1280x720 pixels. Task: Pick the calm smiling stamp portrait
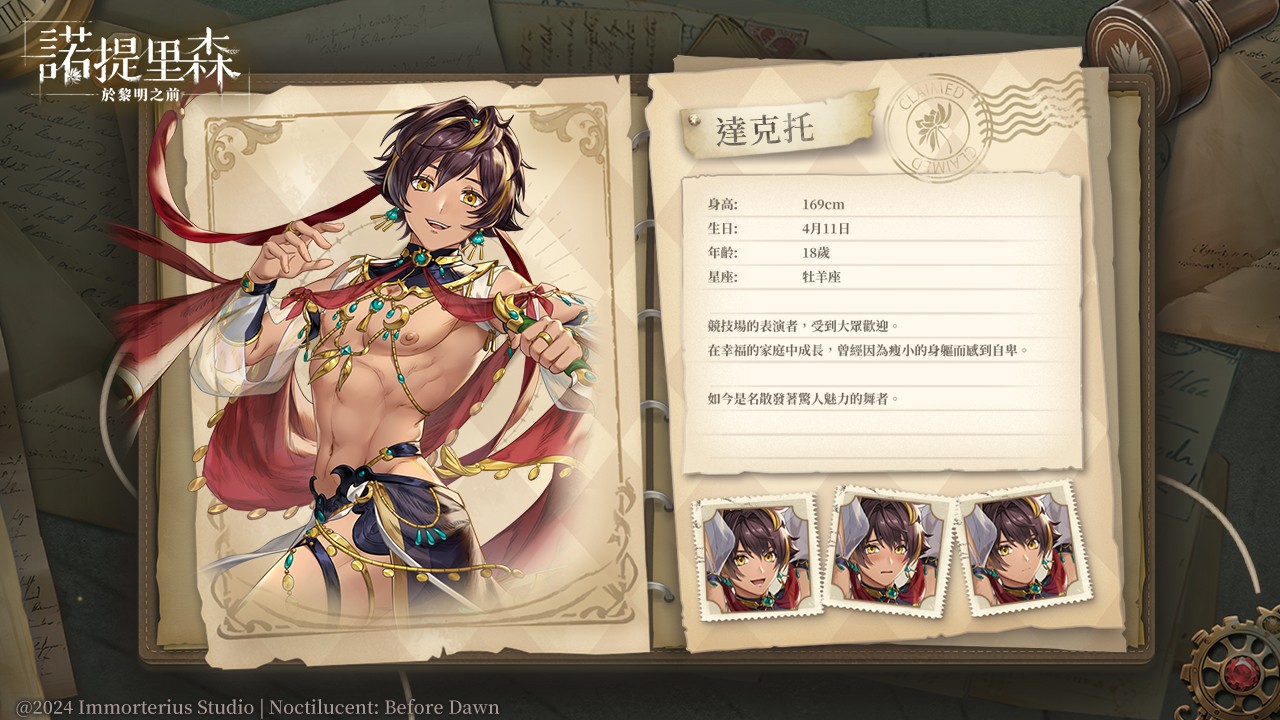(x=1024, y=546)
